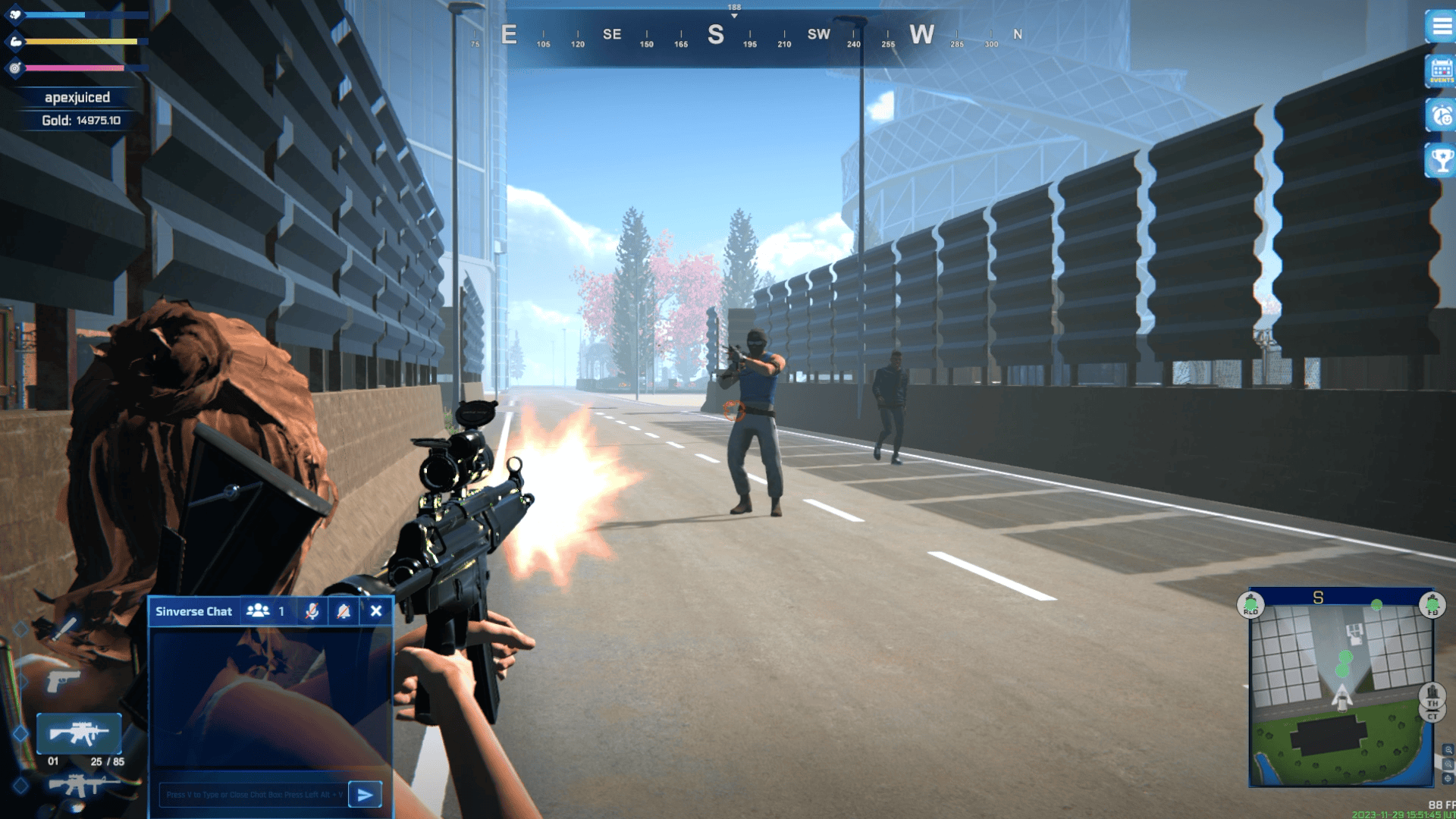The height and width of the screenshot is (819, 1456).
Task: Select the melee bat weapon slot
Action: click(64, 628)
